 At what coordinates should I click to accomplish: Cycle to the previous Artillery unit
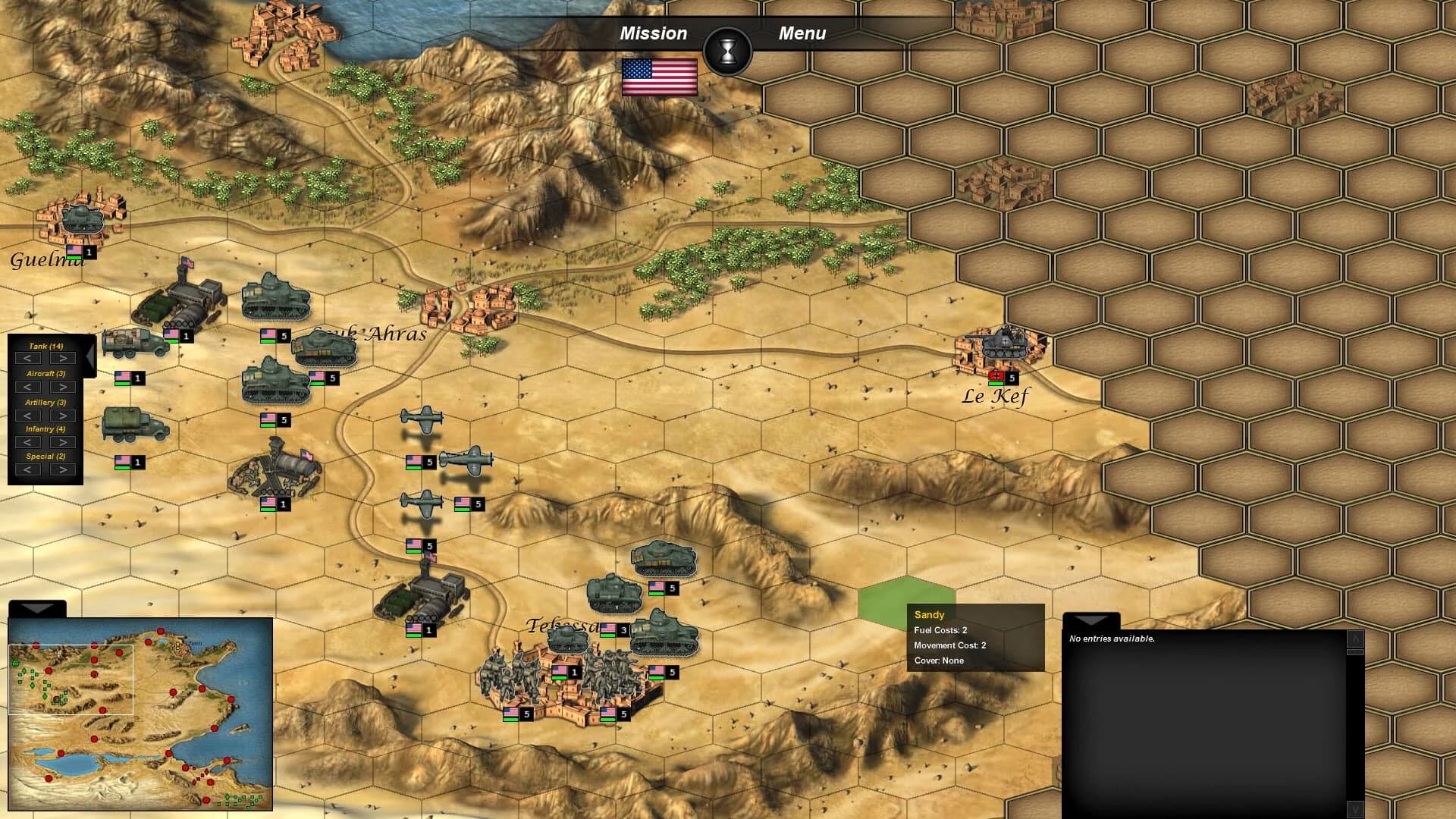pyautogui.click(x=29, y=416)
